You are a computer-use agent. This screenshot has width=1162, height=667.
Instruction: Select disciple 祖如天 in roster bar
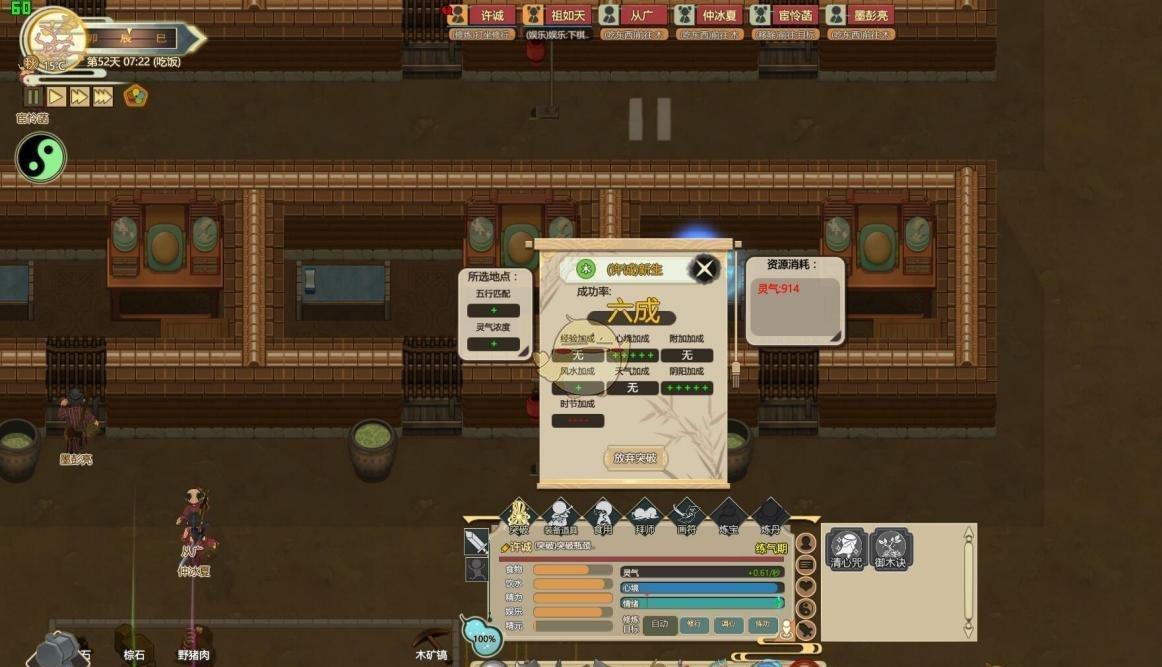(x=558, y=16)
